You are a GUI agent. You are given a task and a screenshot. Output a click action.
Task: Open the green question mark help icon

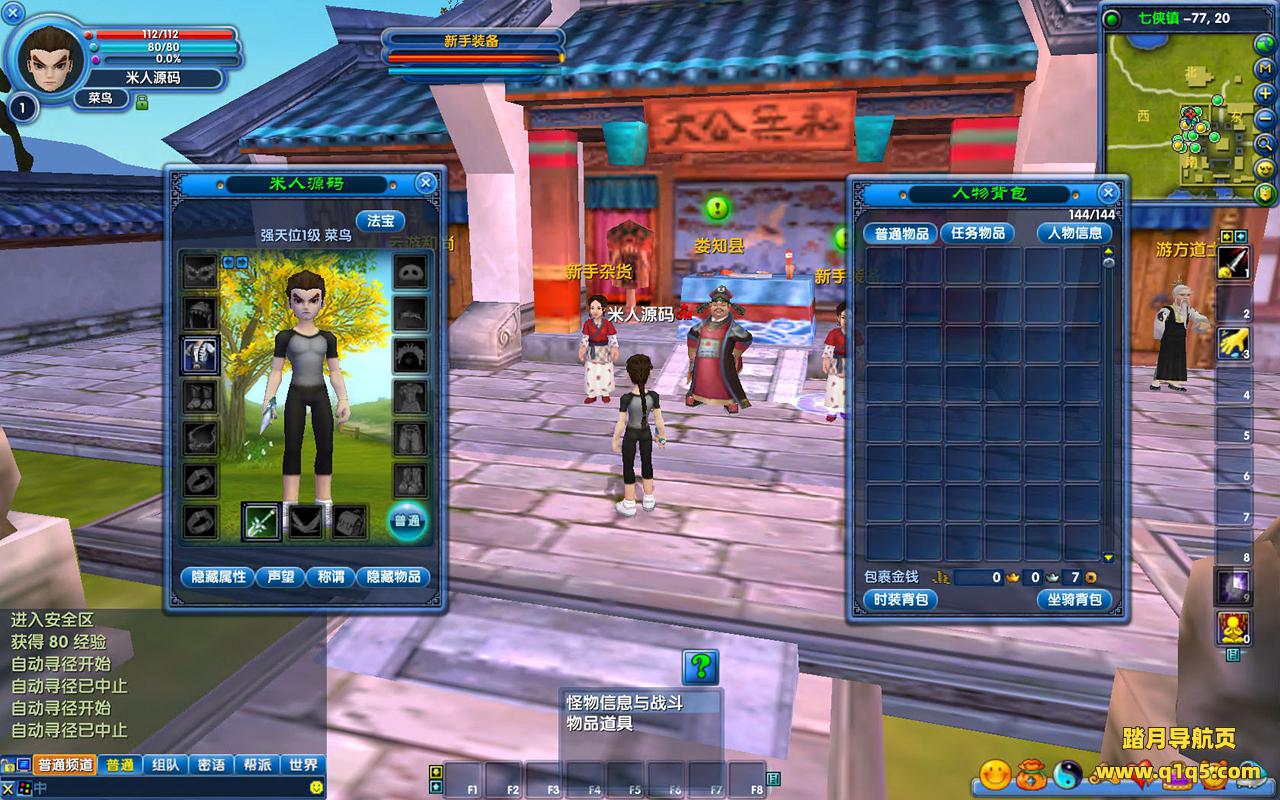pos(700,666)
